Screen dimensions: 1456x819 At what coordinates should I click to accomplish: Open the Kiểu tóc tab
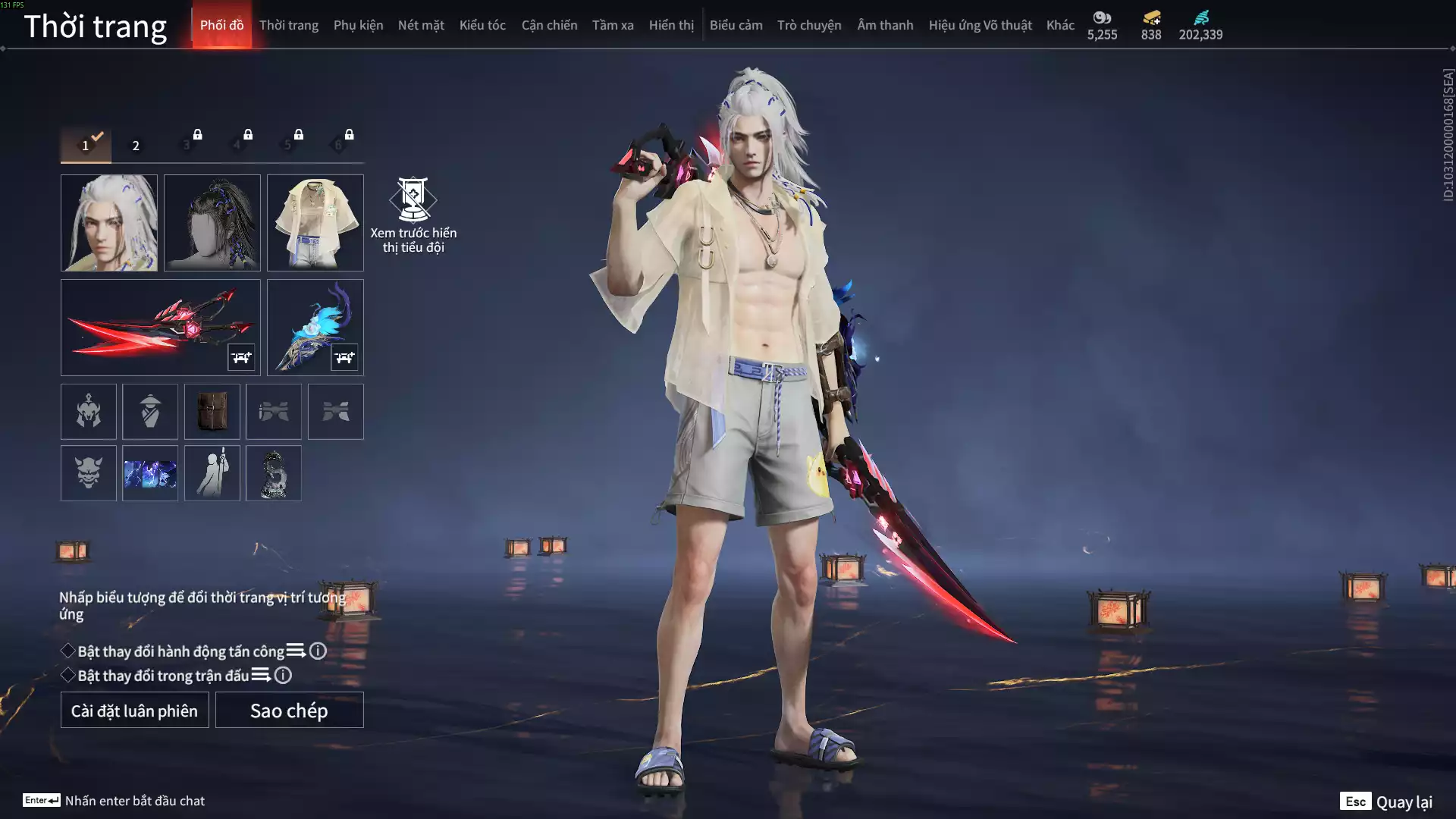click(x=482, y=25)
